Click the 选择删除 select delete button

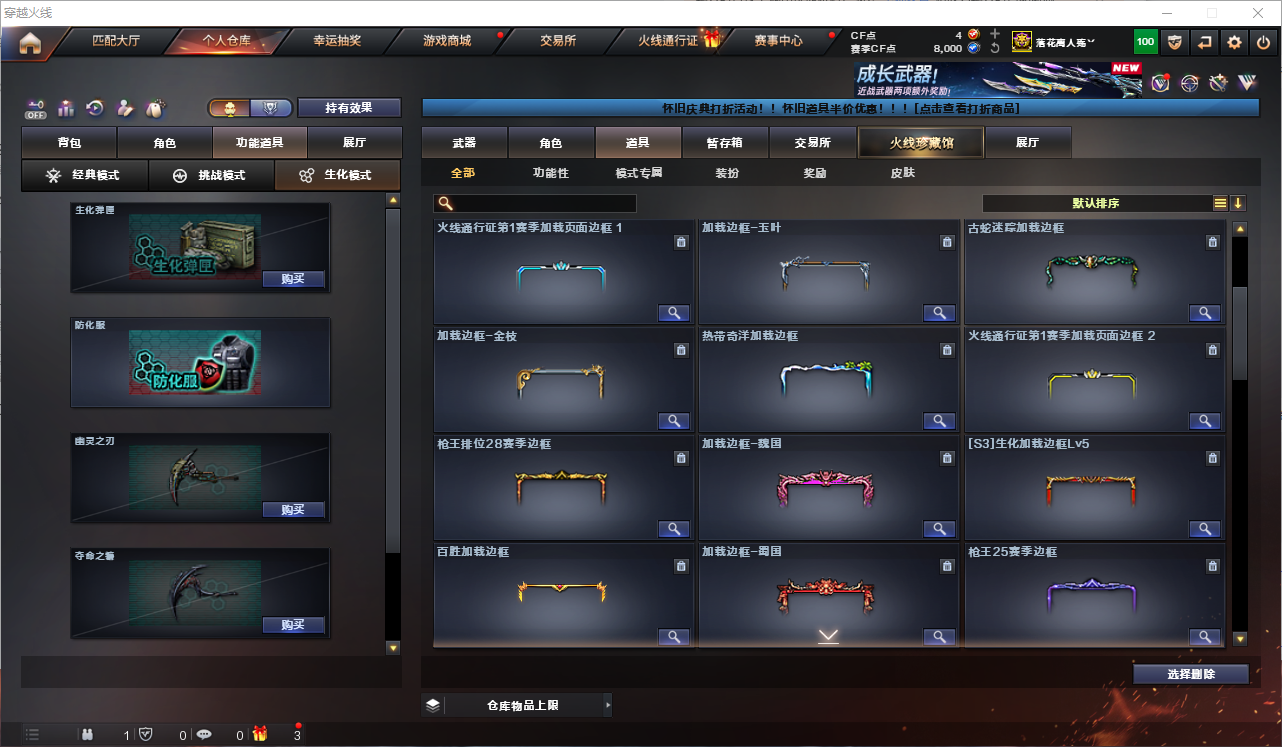tap(1190, 674)
